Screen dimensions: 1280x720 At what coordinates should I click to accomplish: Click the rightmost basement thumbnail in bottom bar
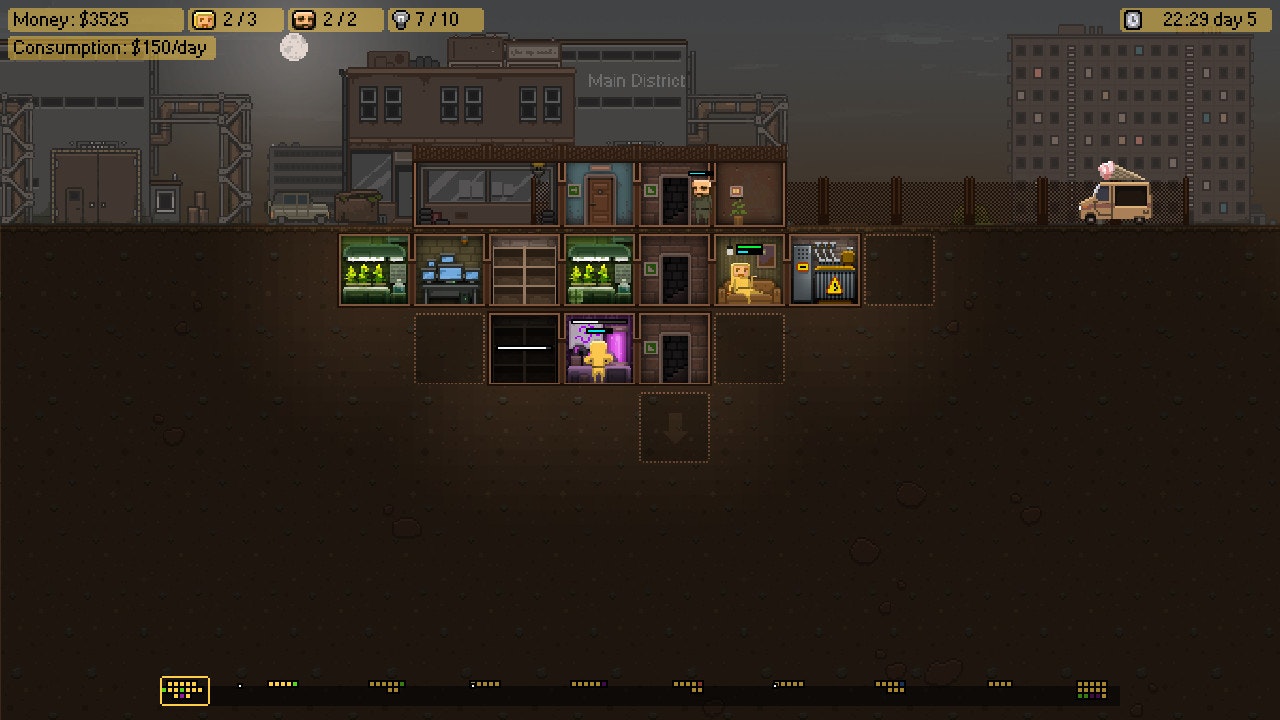[1089, 691]
